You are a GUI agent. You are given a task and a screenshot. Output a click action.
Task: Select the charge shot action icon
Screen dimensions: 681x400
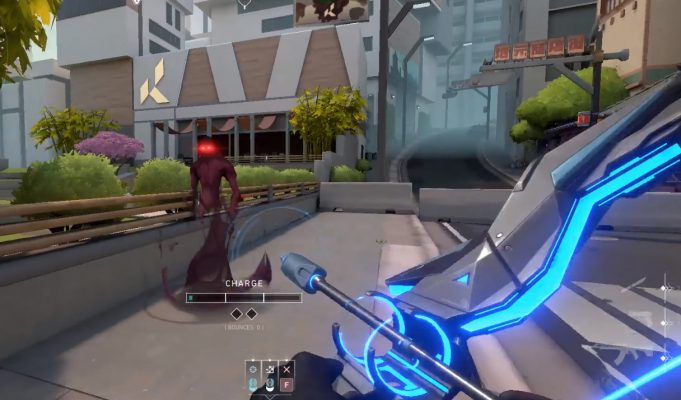coord(254,369)
